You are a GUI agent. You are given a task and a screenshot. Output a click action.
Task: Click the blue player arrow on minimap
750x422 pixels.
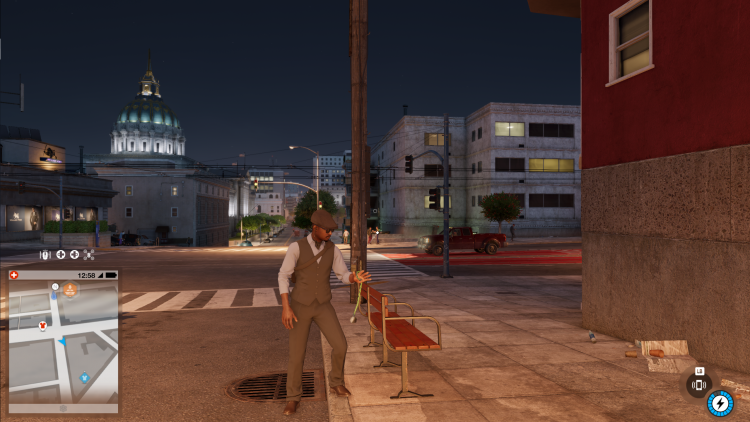60,342
